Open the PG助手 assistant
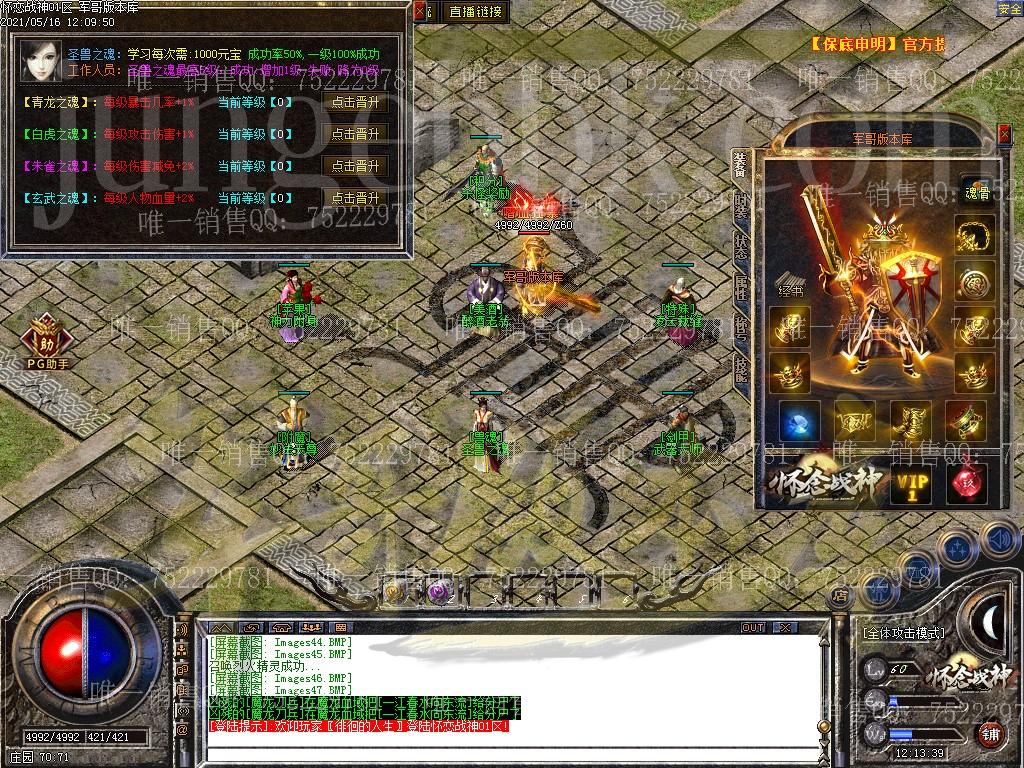Screen dimensions: 1024x768 [x=46, y=342]
